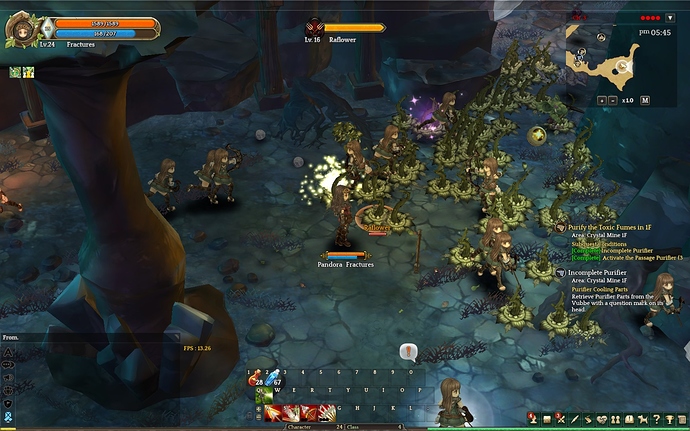
Task: Click the Character experience bar label
Action: point(300,427)
